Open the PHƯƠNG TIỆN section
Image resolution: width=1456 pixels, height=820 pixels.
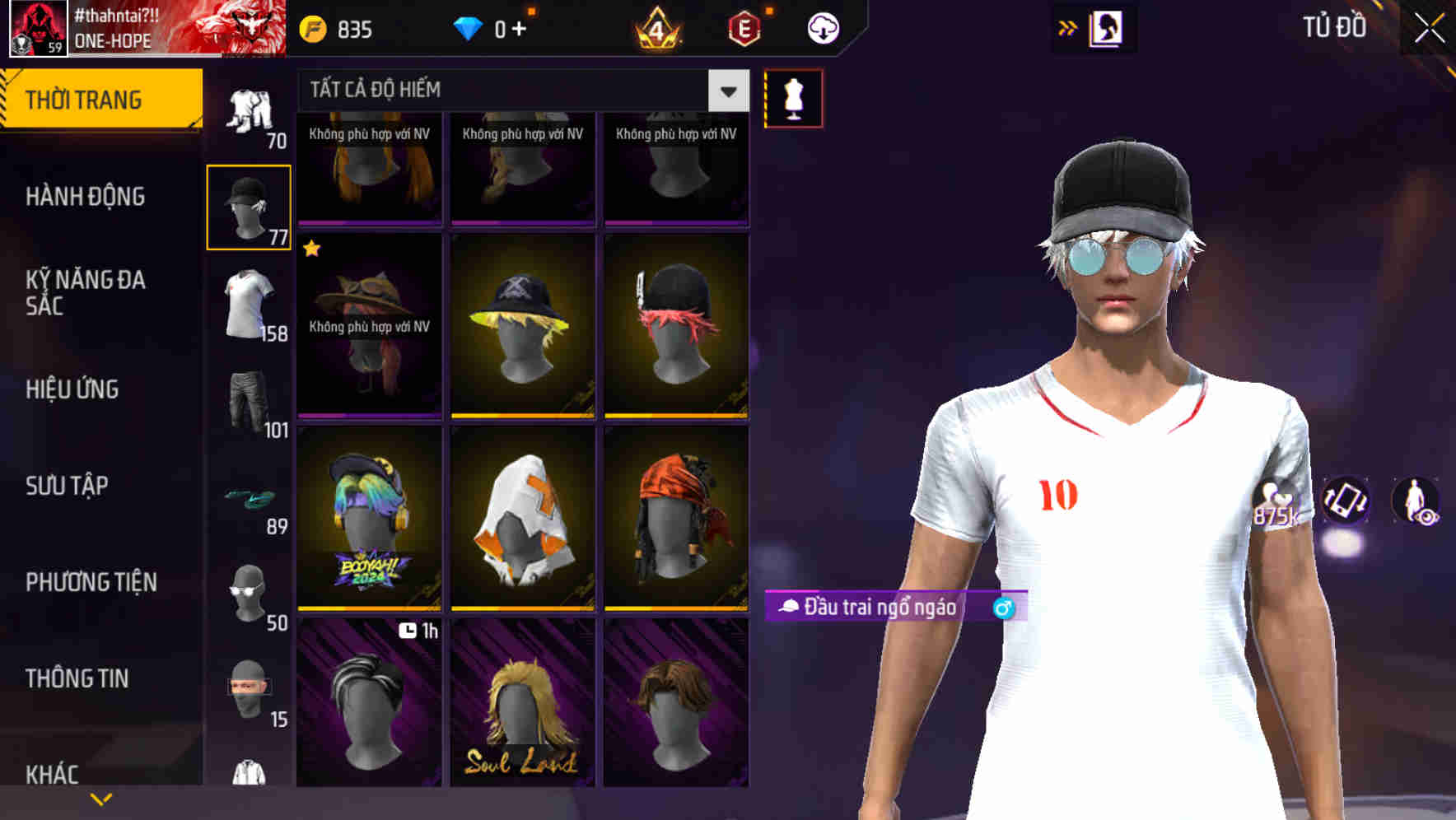coord(91,581)
